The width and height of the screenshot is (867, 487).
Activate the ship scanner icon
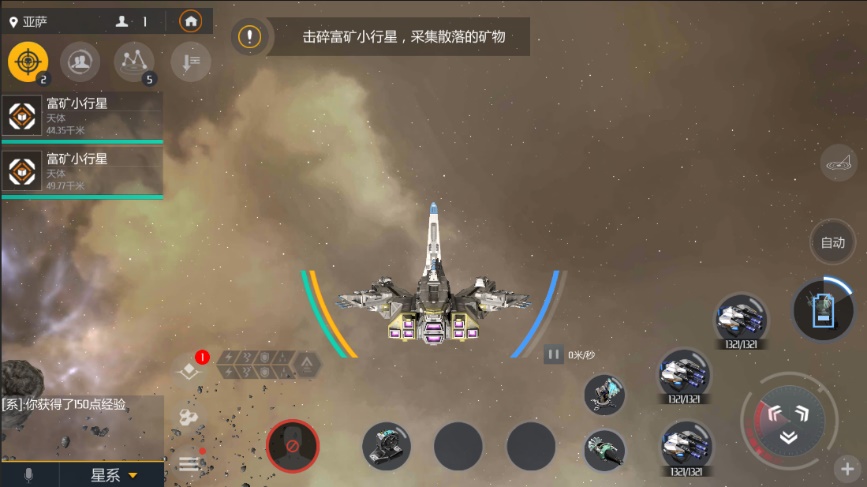coord(839,163)
